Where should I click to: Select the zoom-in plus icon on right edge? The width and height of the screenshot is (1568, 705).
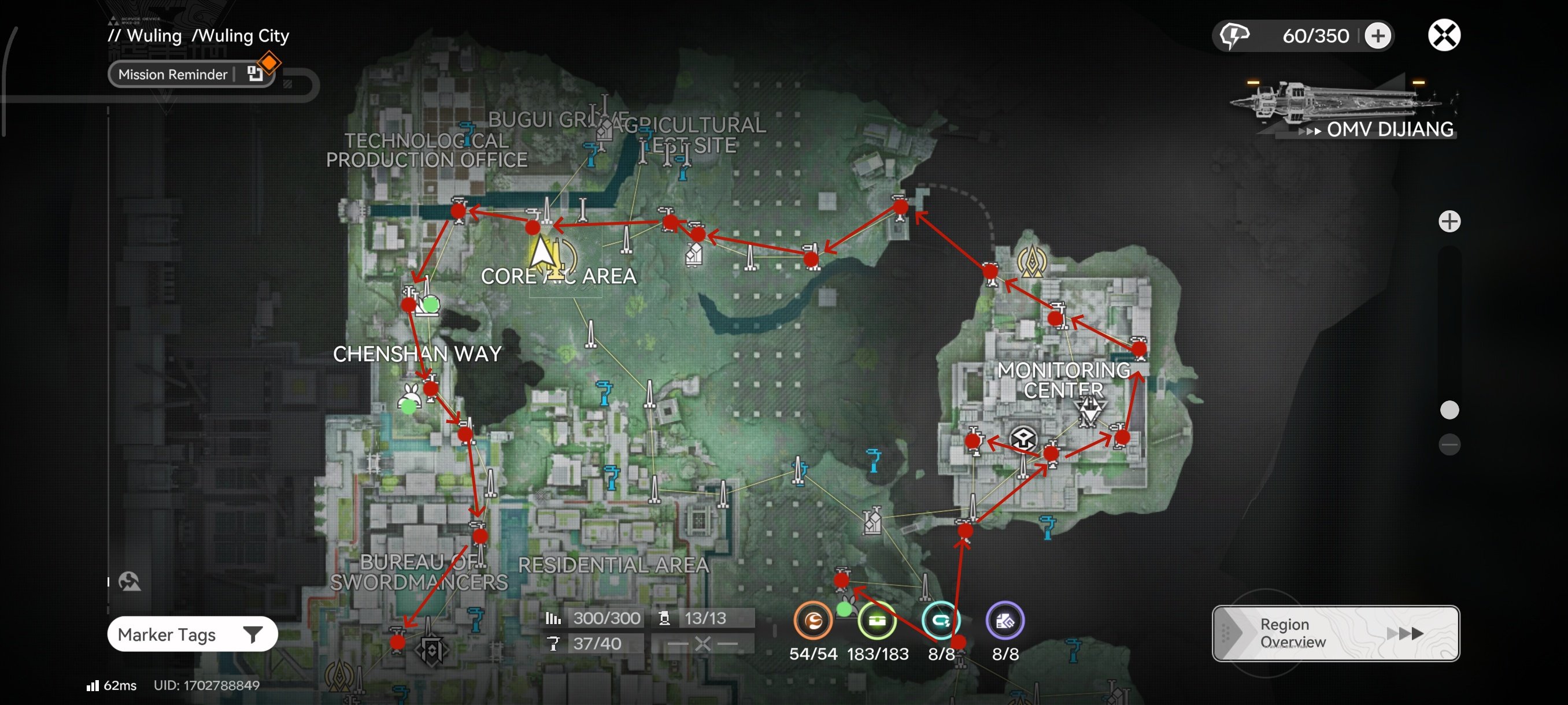pyautogui.click(x=1451, y=221)
